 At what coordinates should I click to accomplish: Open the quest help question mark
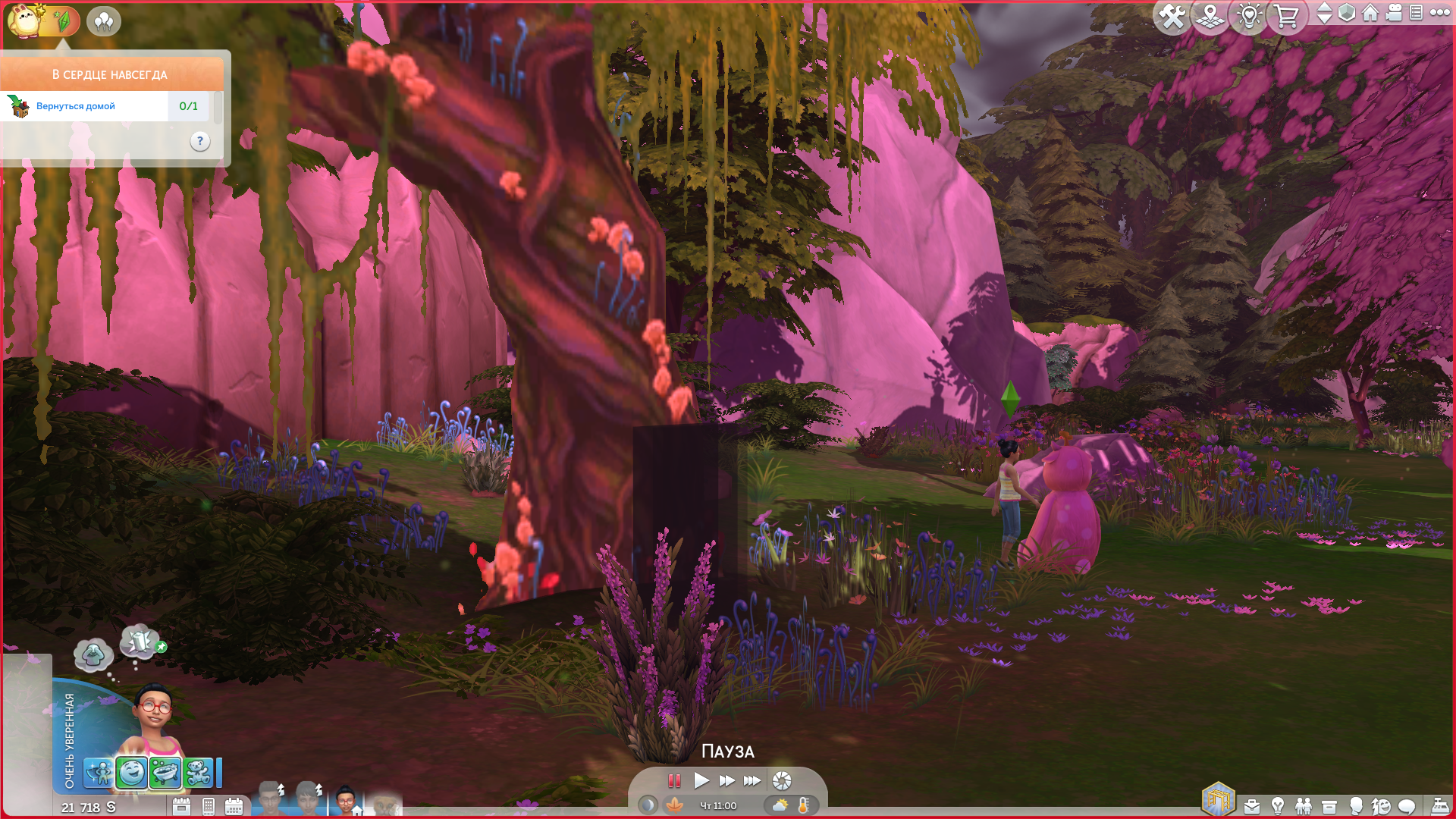tap(200, 141)
